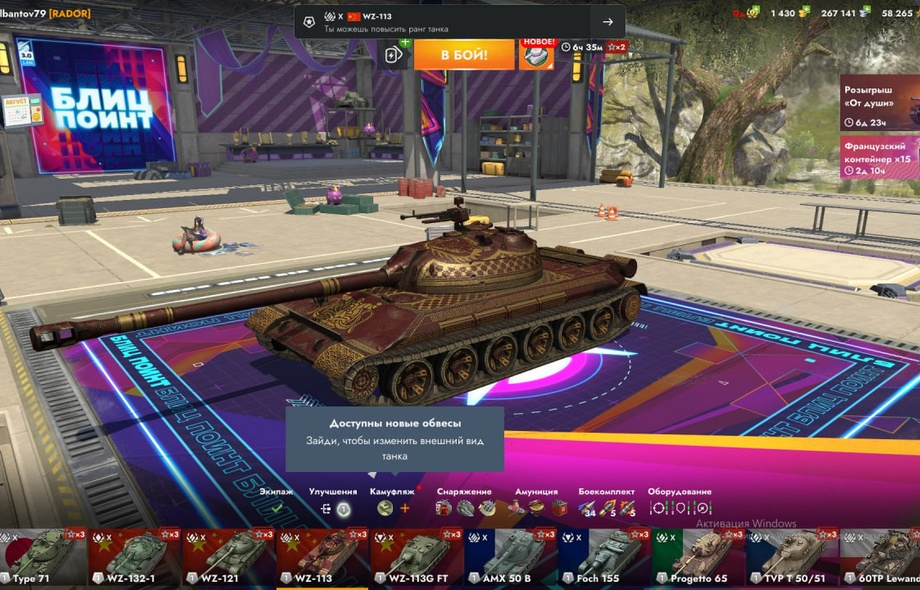Switch to the AMX 50 B tank
Image resolution: width=920 pixels, height=590 pixels.
point(511,557)
